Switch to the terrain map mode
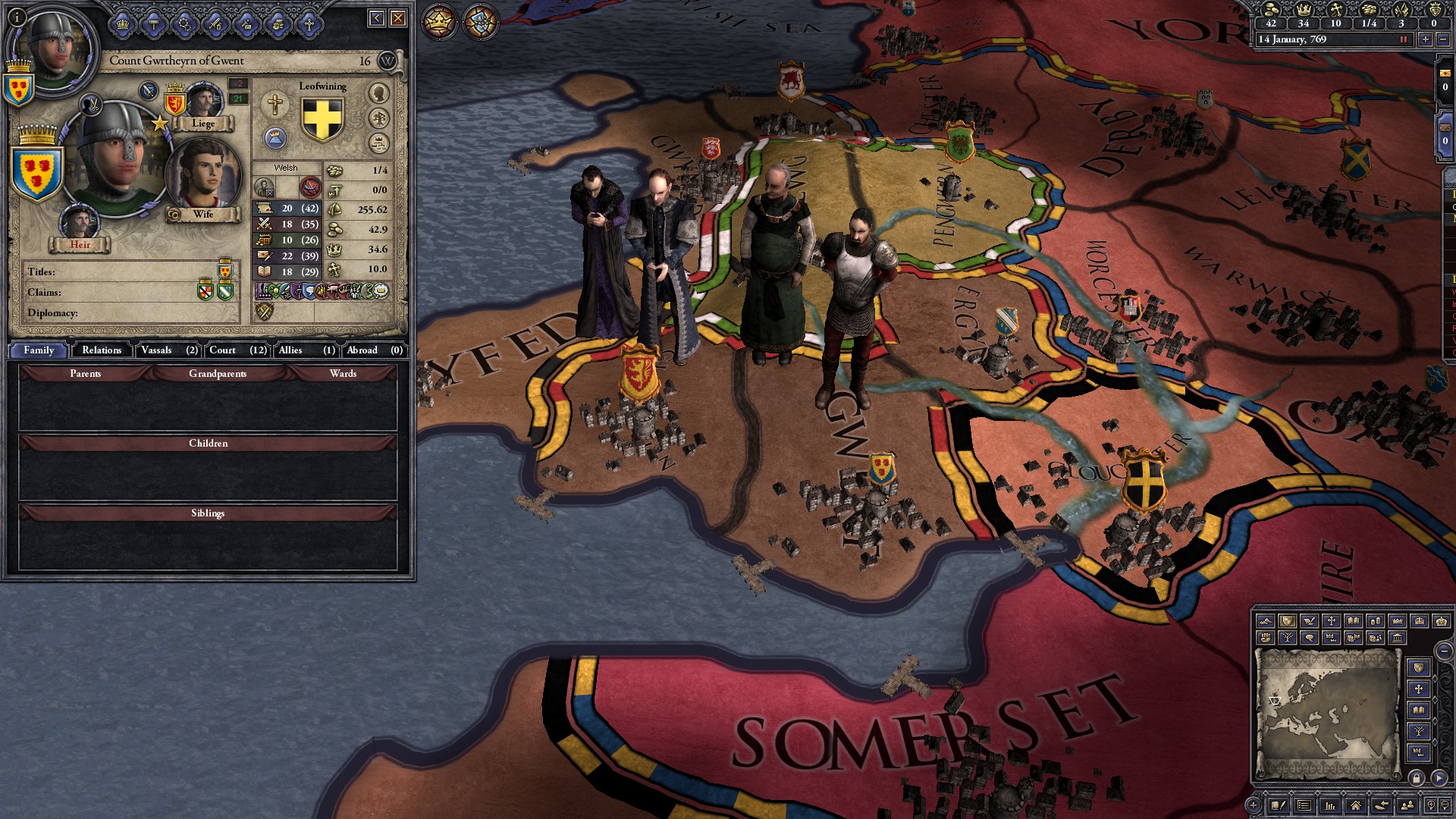This screenshot has width=1456, height=819. (1265, 621)
